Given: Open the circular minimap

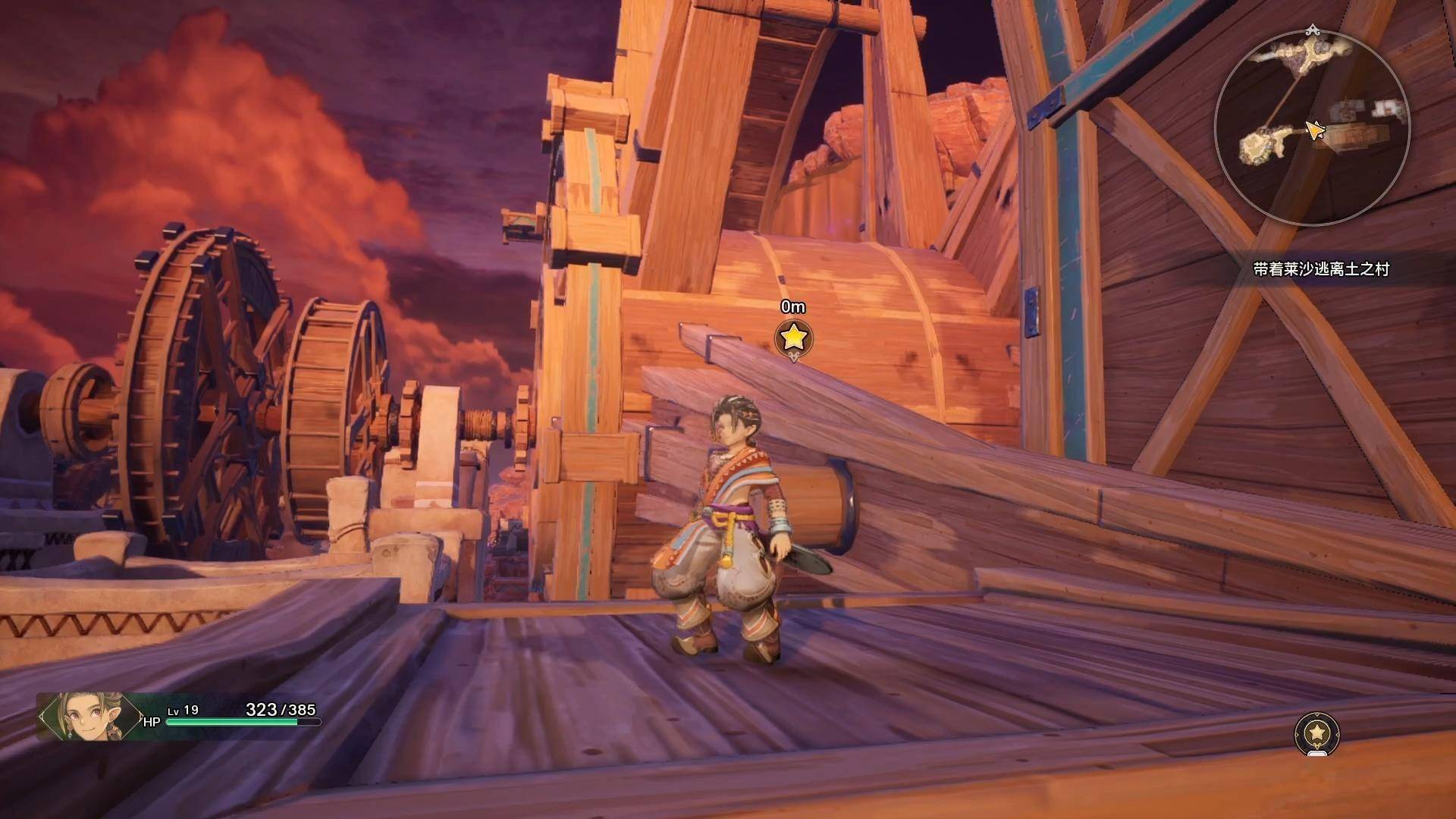Looking at the screenshot, I should [x=1312, y=127].
